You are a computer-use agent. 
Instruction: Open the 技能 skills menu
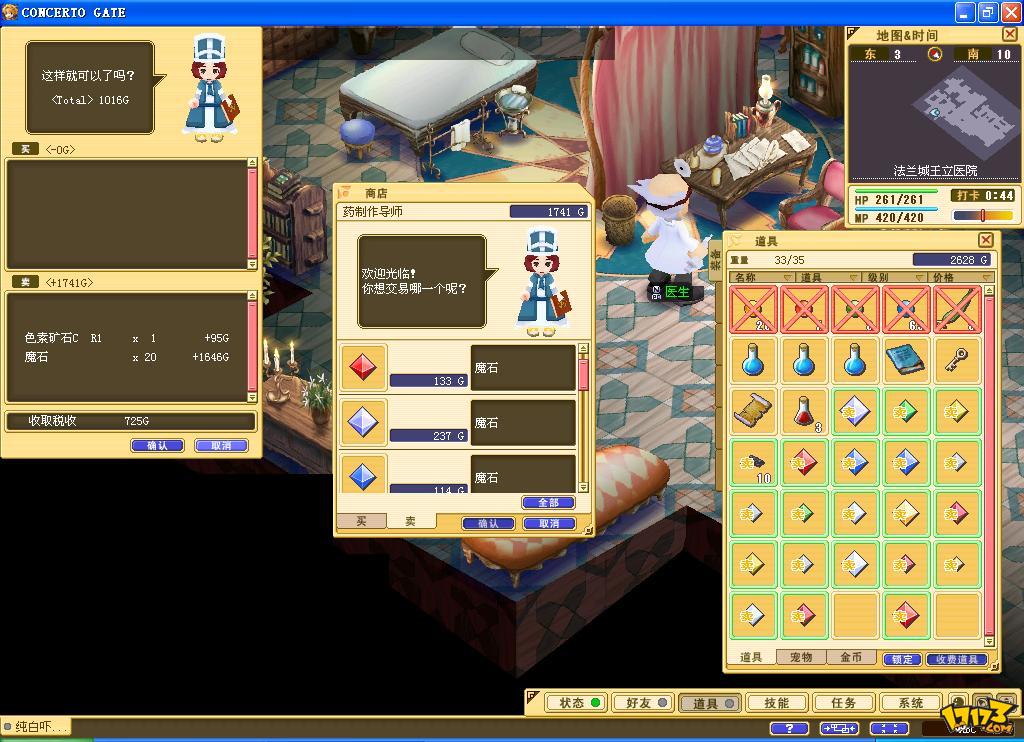776,703
